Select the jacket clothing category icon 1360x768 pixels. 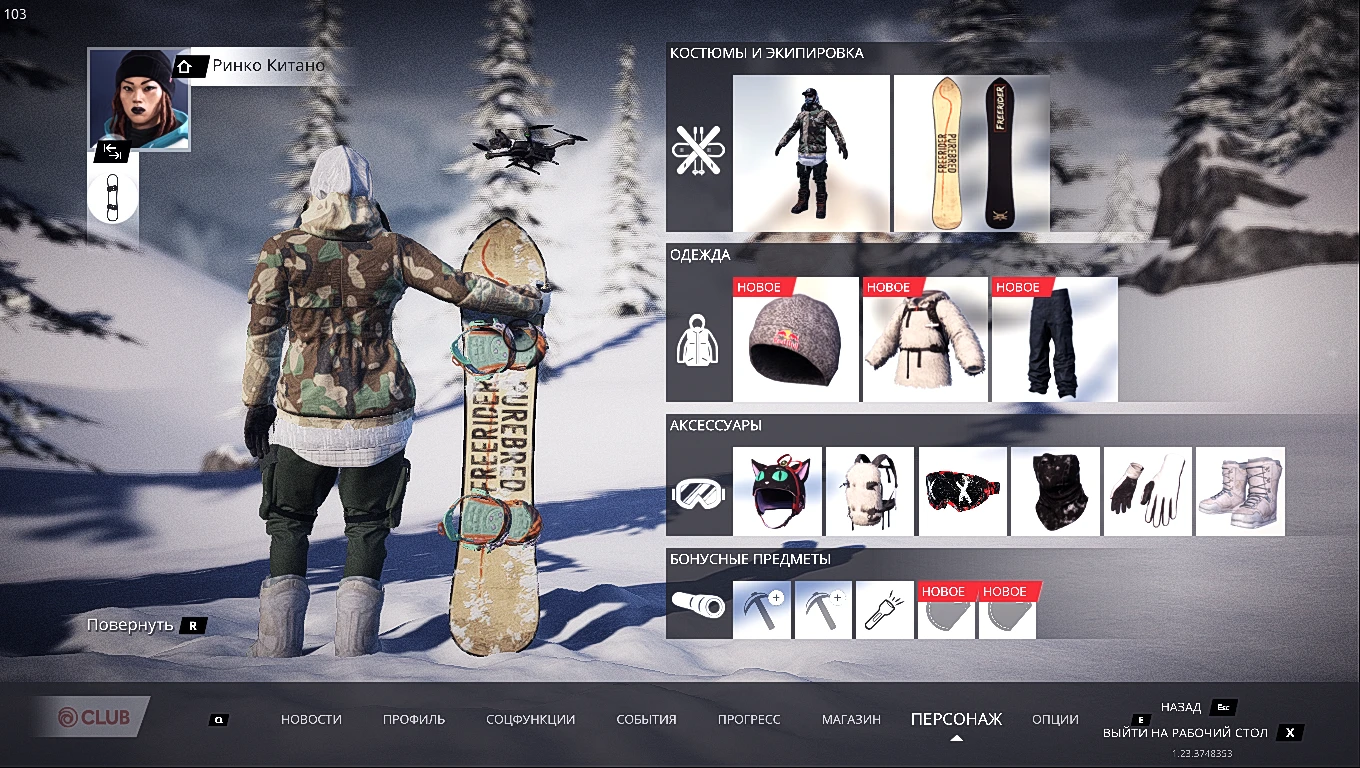click(698, 338)
